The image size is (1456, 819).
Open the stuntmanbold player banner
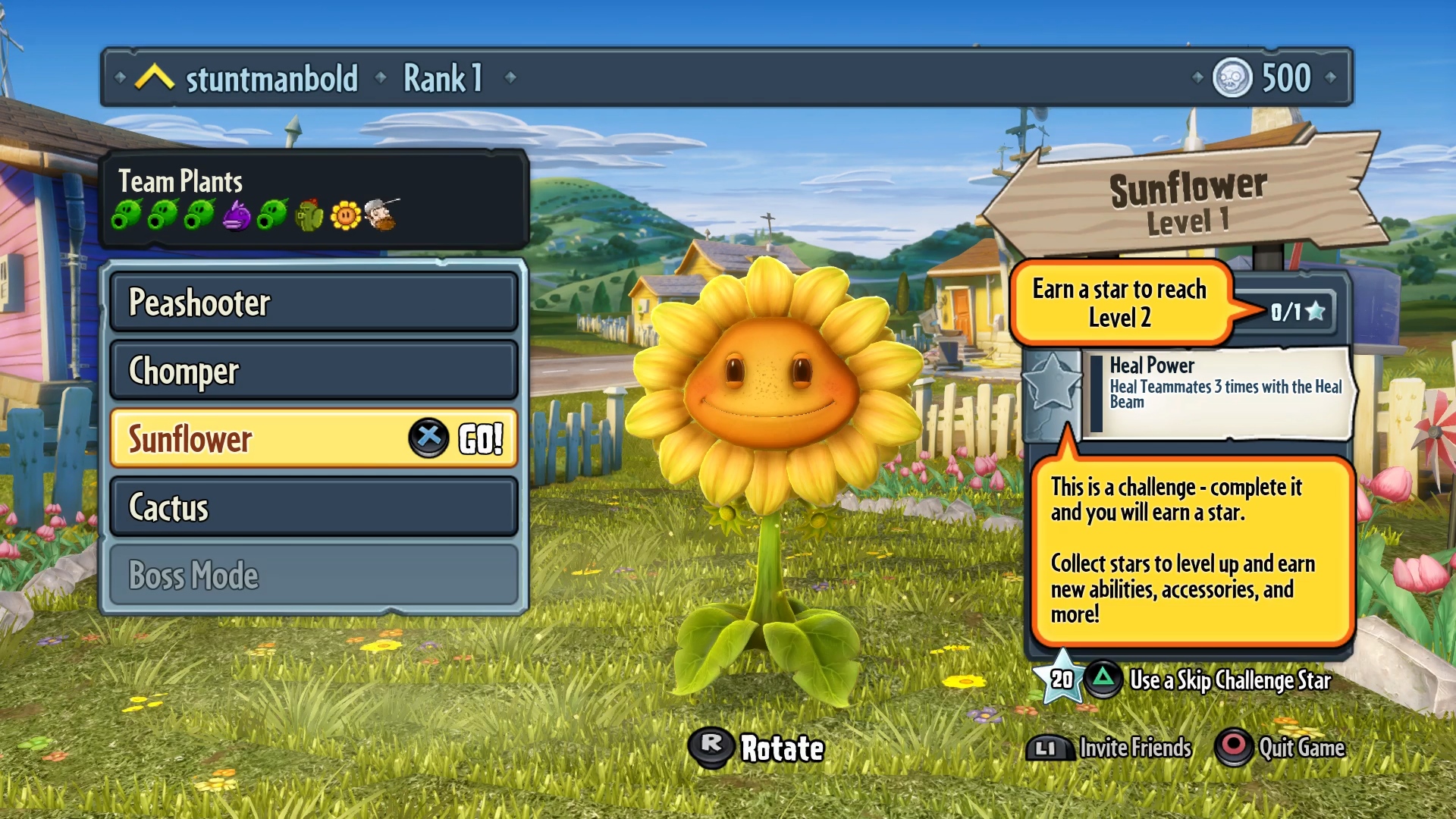tap(271, 78)
